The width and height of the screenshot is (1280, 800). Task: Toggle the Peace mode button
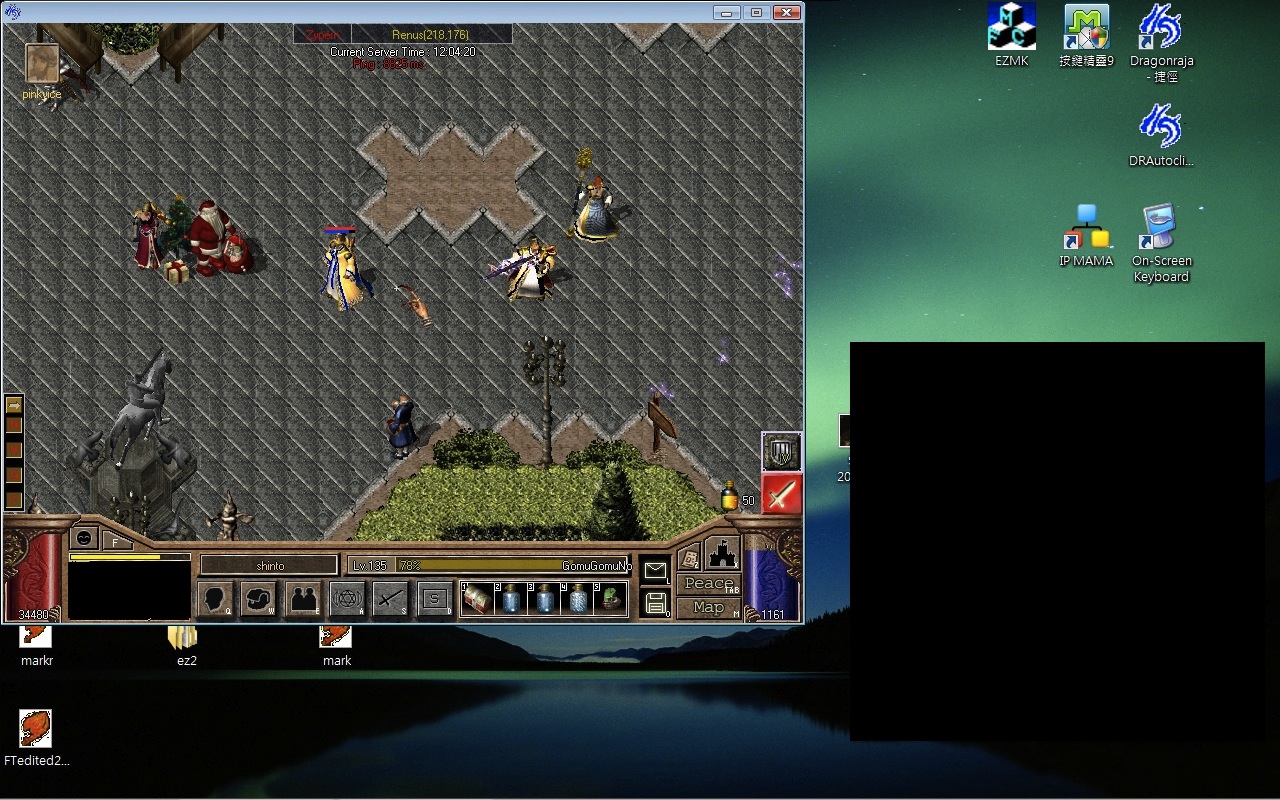709,584
